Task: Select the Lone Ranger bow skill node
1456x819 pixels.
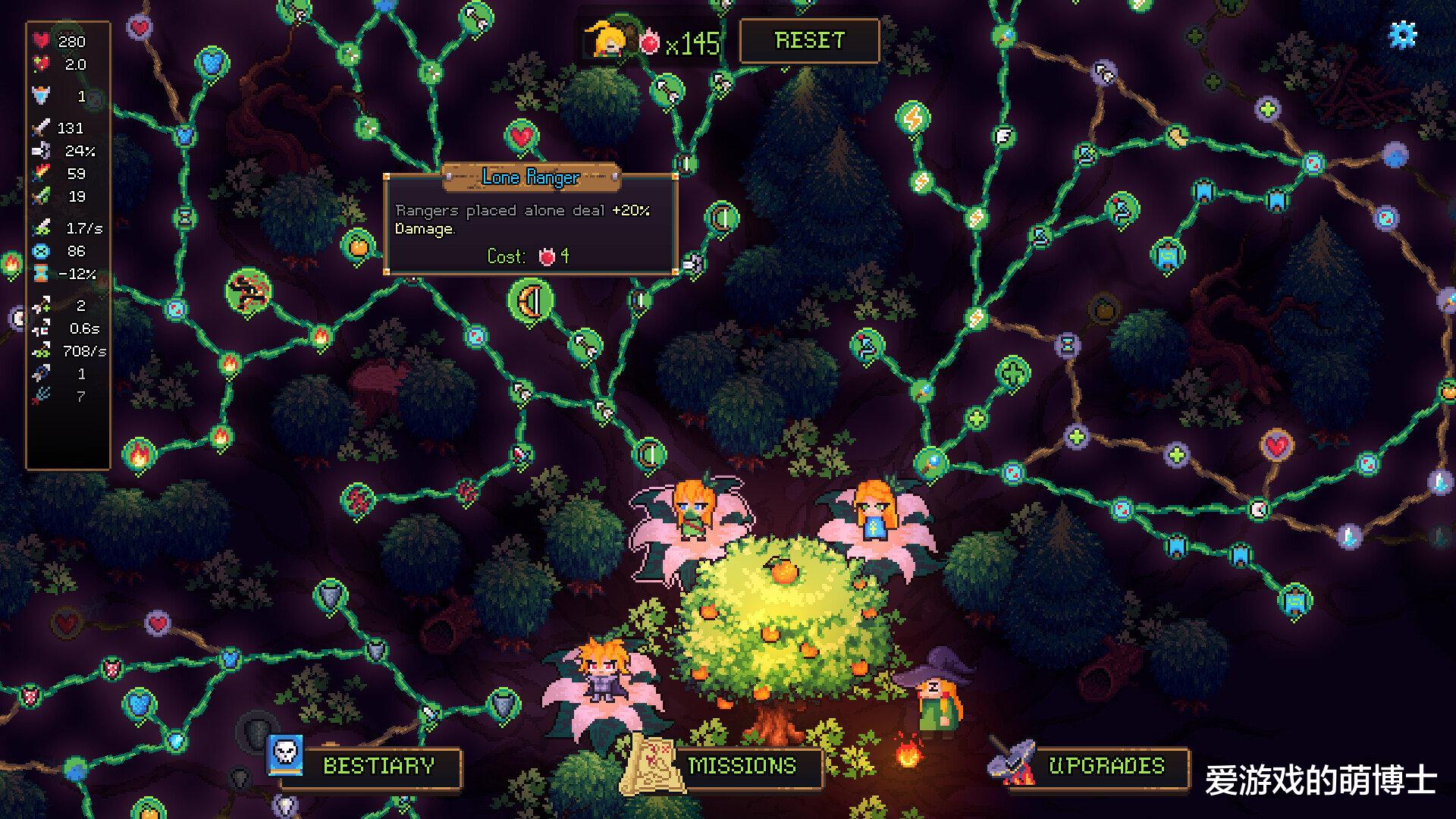Action: (530, 301)
